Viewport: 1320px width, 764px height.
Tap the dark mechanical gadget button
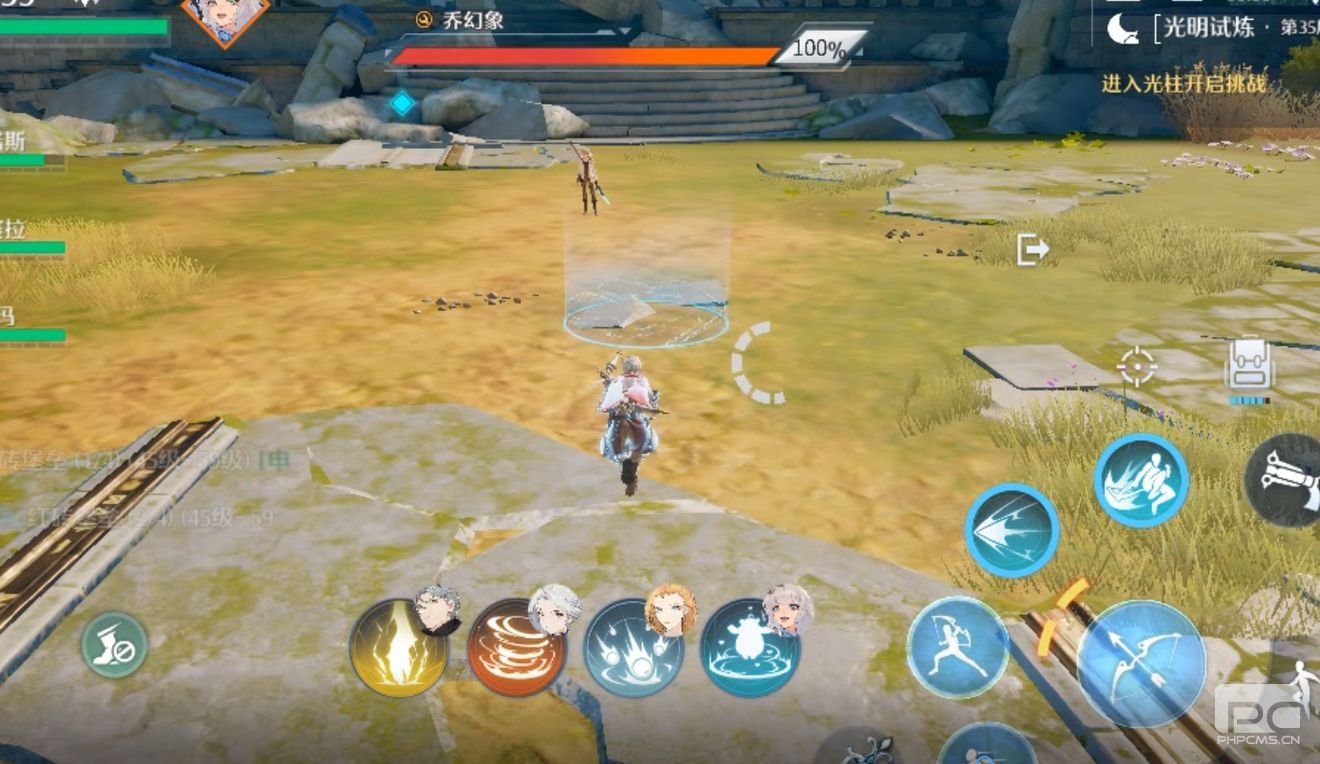pyautogui.click(x=1286, y=481)
